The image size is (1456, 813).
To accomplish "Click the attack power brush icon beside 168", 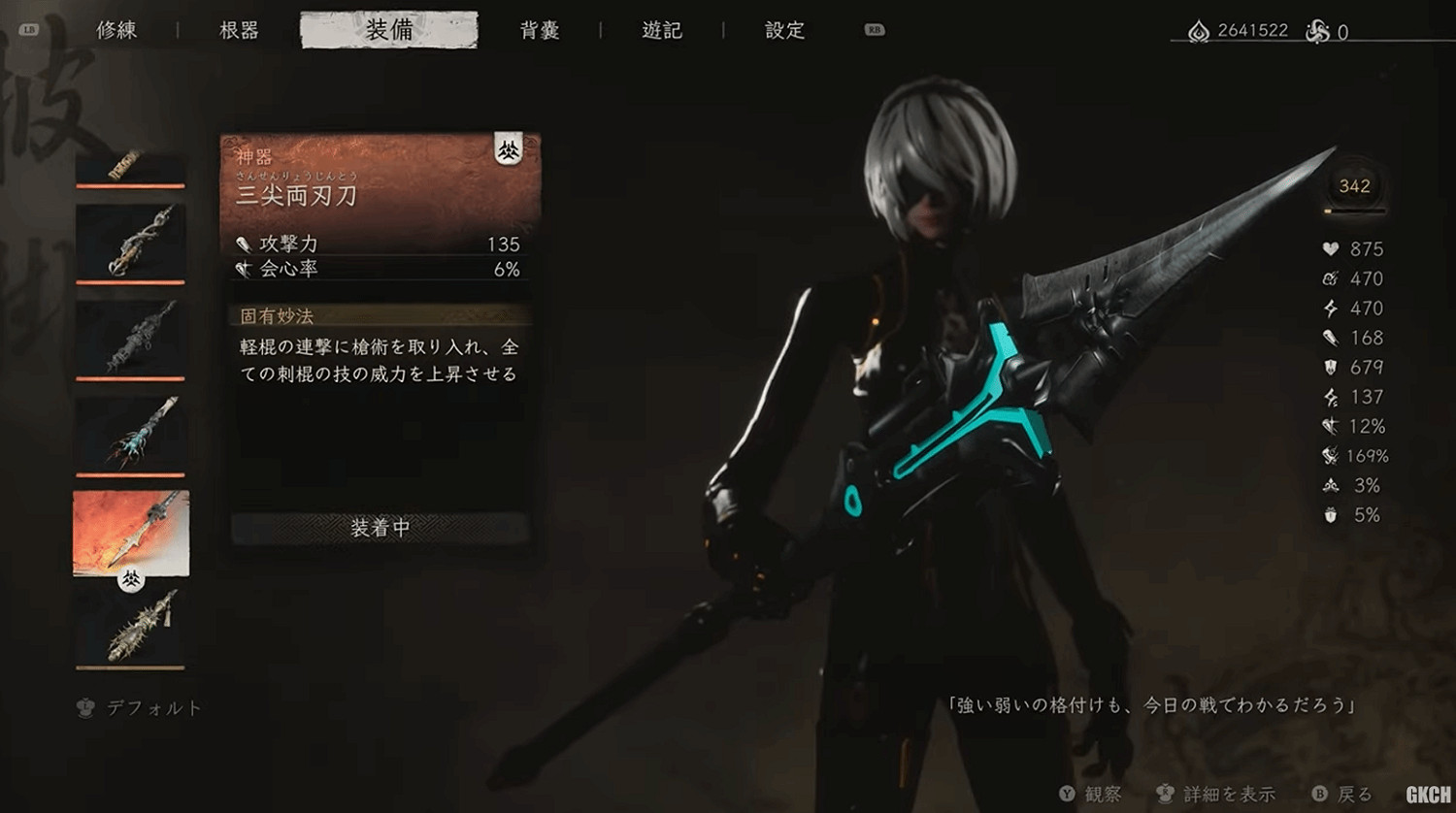I will click(x=1331, y=338).
